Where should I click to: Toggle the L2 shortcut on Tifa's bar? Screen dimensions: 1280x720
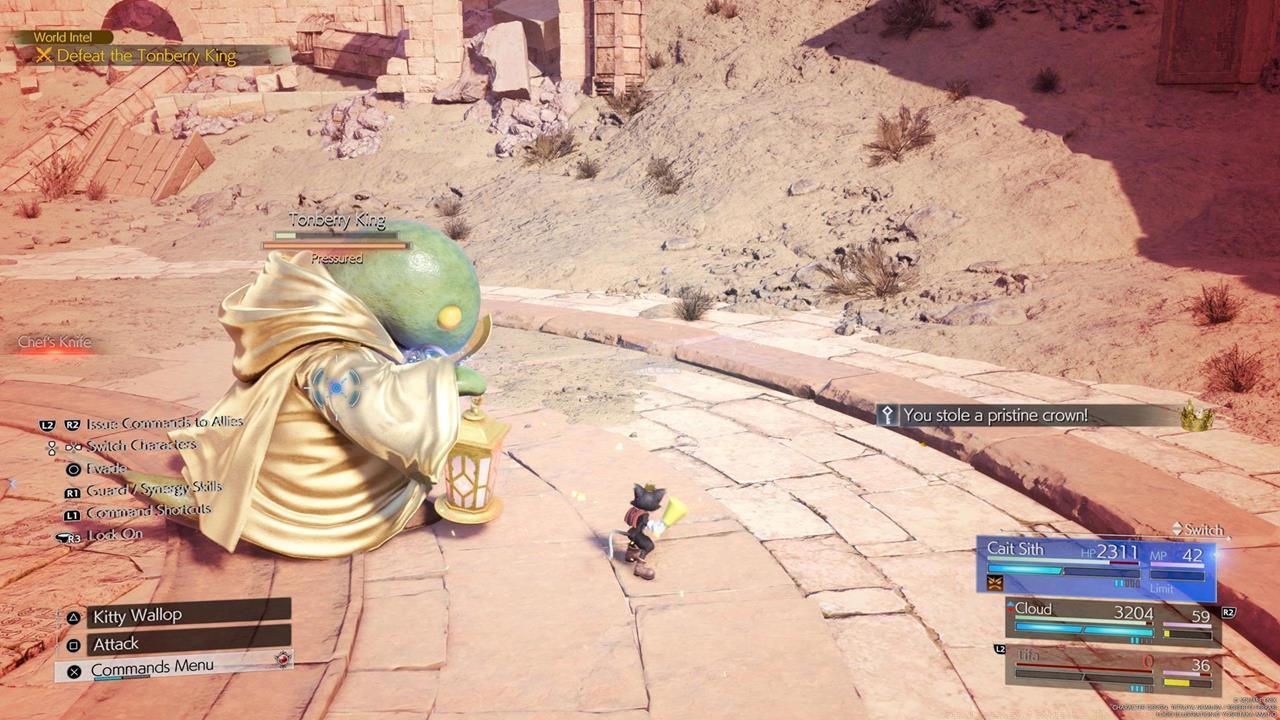point(1000,649)
